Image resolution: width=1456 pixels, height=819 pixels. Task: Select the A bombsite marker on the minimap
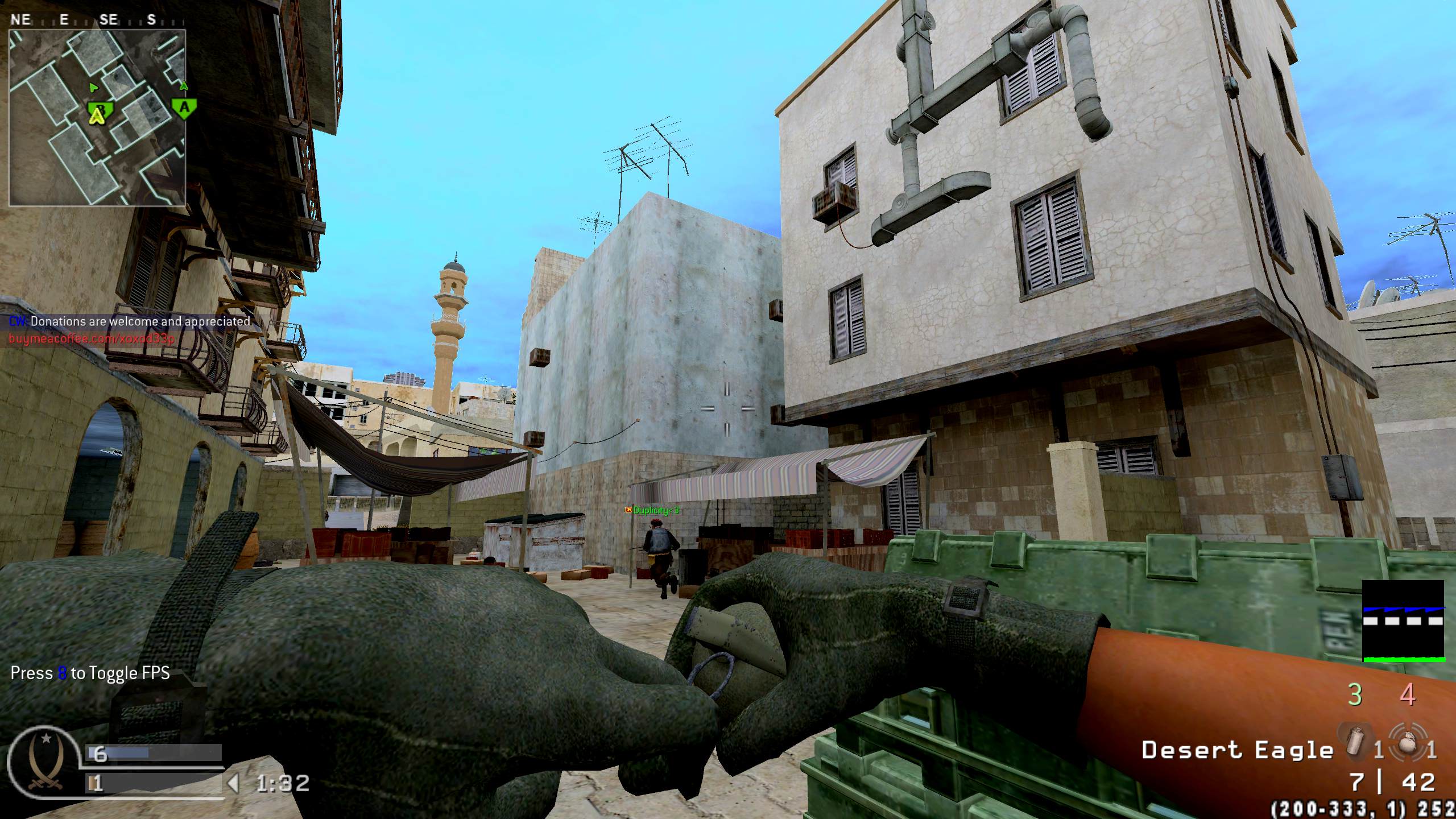tap(183, 107)
